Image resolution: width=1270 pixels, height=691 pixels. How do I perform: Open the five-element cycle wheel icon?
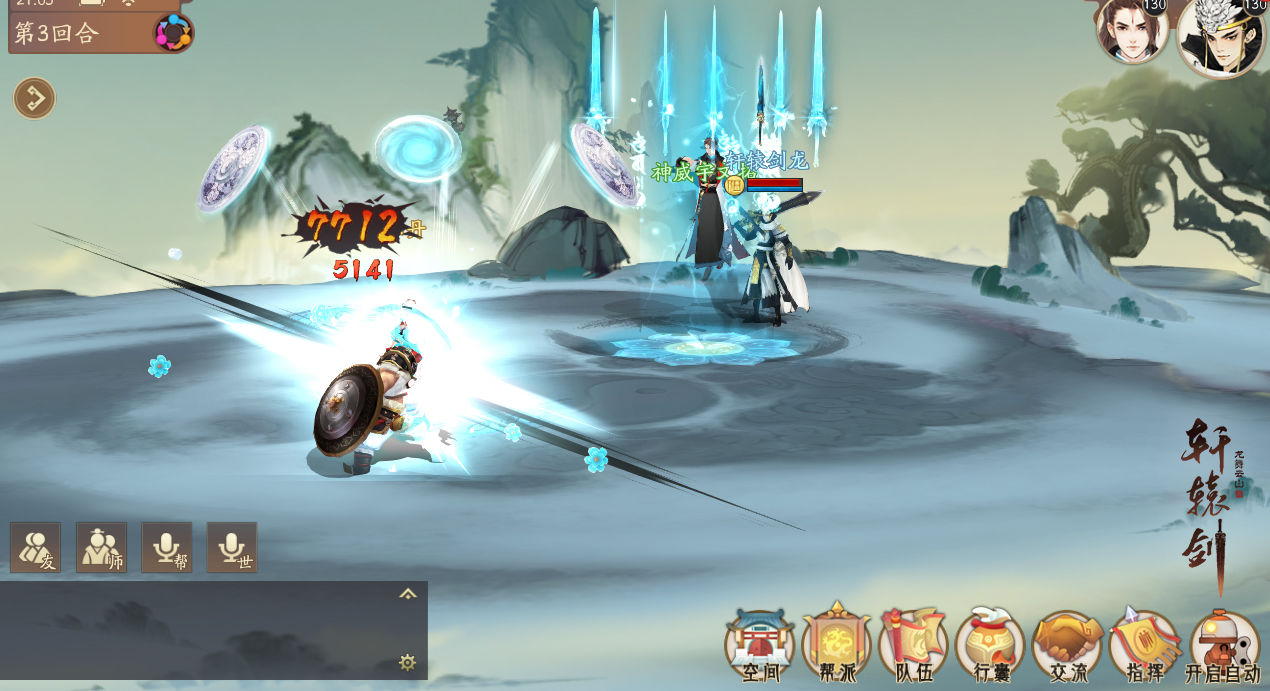tap(173, 33)
